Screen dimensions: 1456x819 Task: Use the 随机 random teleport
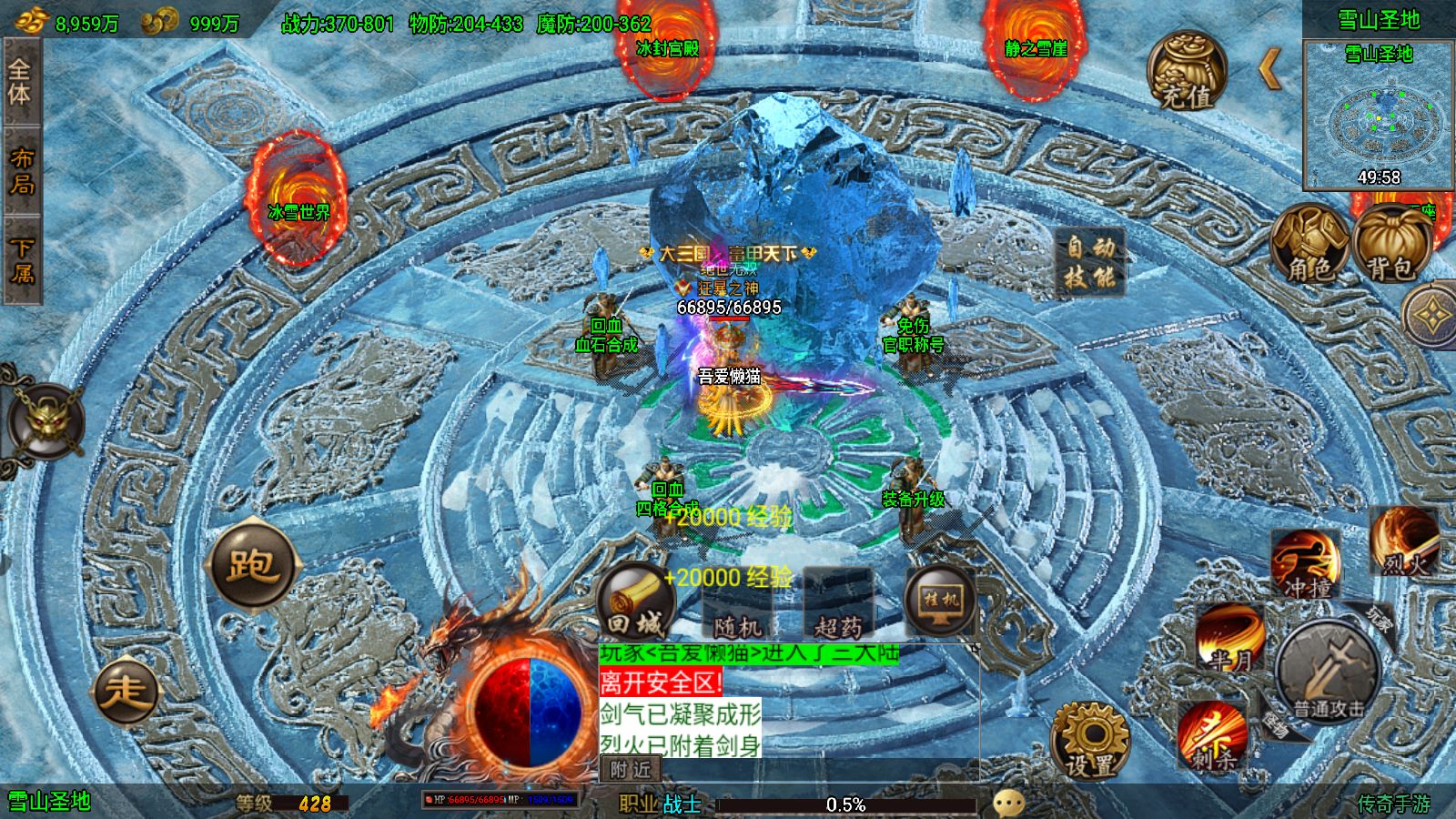pos(737,605)
